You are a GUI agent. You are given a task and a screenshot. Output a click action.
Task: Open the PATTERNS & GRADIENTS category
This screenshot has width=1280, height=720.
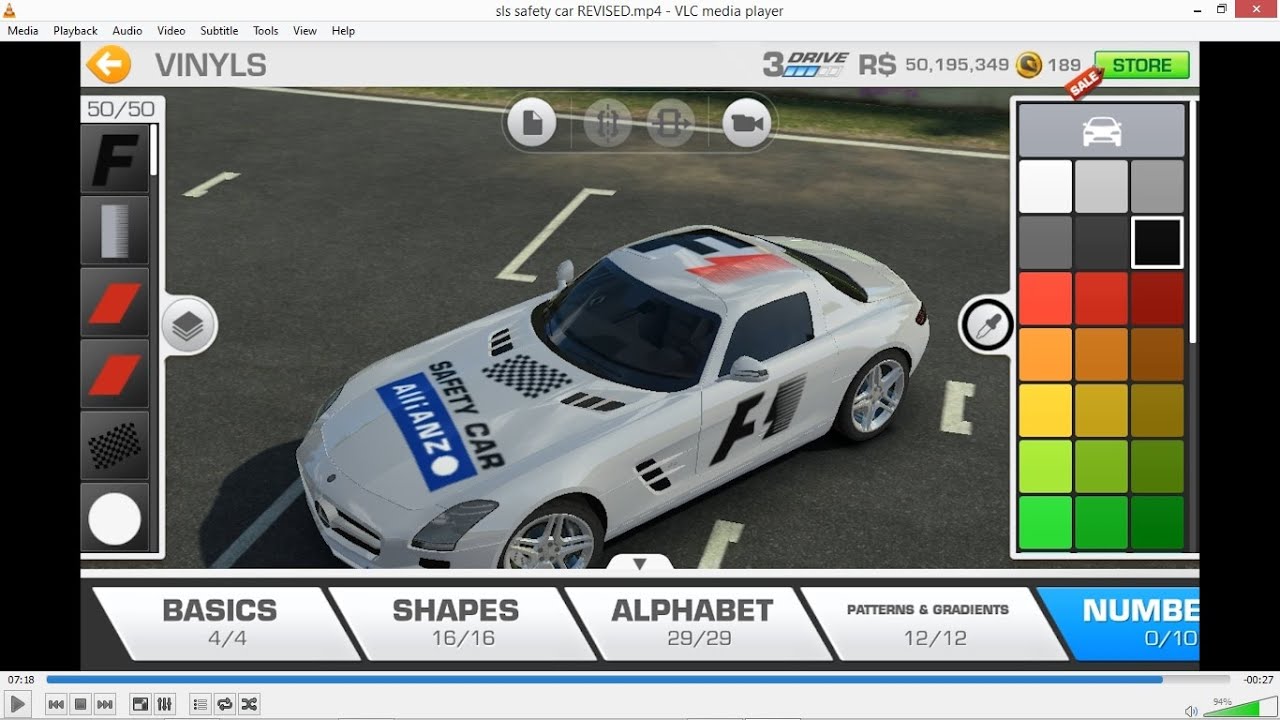[928, 623]
